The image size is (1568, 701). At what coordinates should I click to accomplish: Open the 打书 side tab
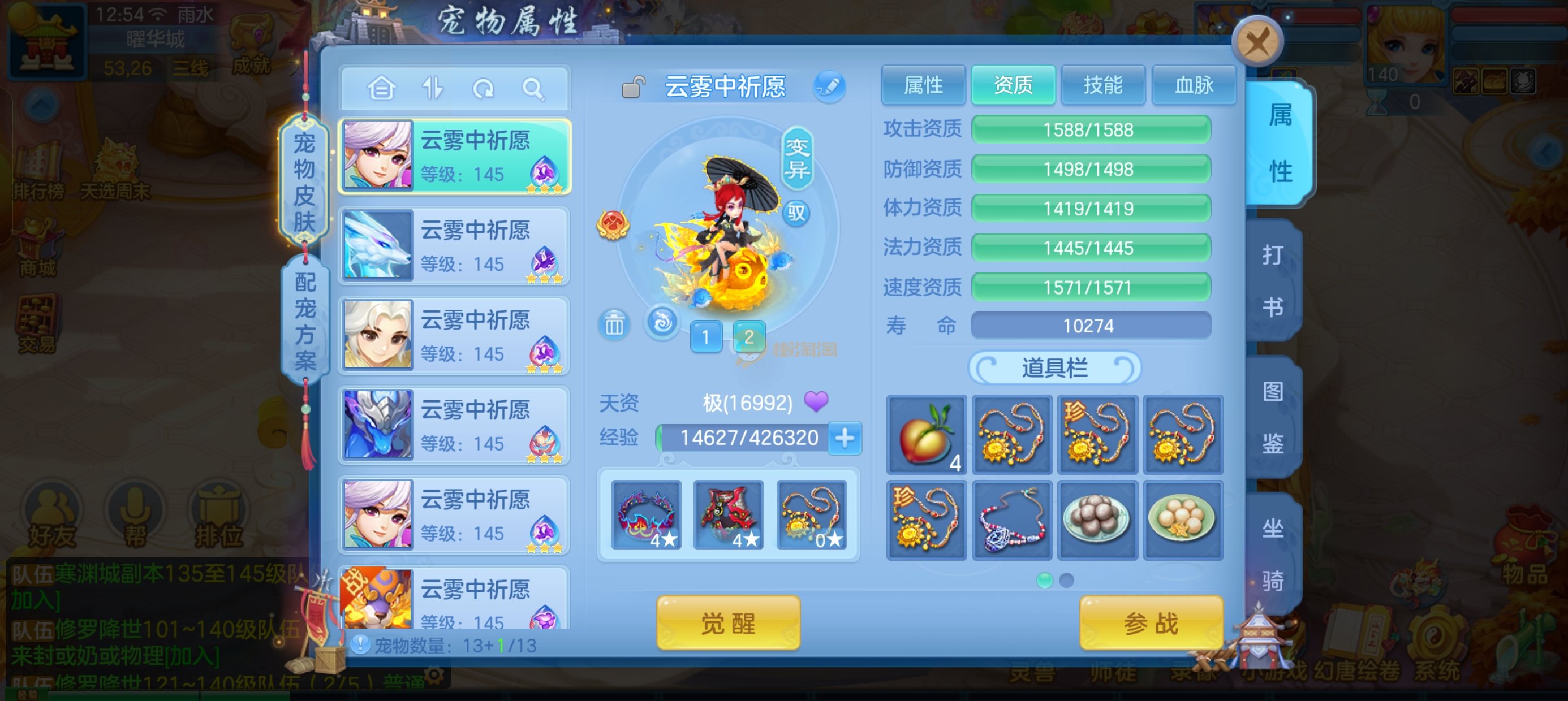tap(1273, 280)
